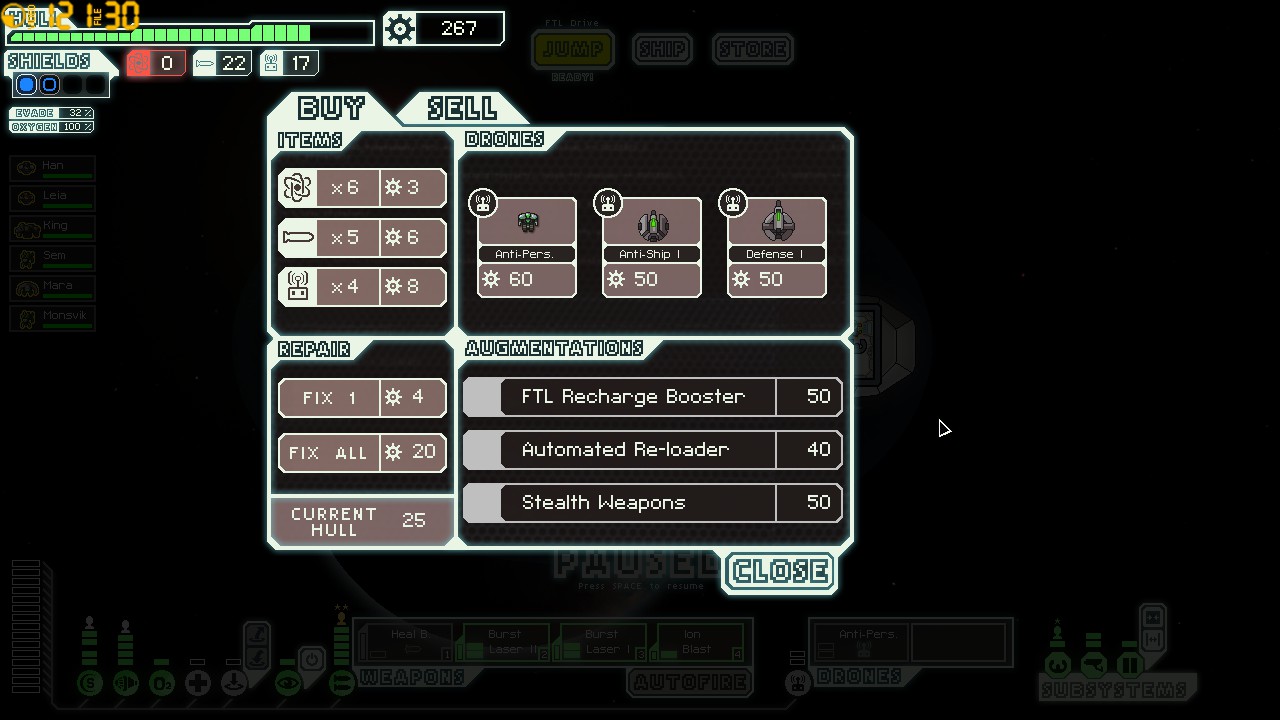Purchase the Automated Re-loader augmentation
The height and width of the screenshot is (720, 1280).
pyautogui.click(x=653, y=450)
